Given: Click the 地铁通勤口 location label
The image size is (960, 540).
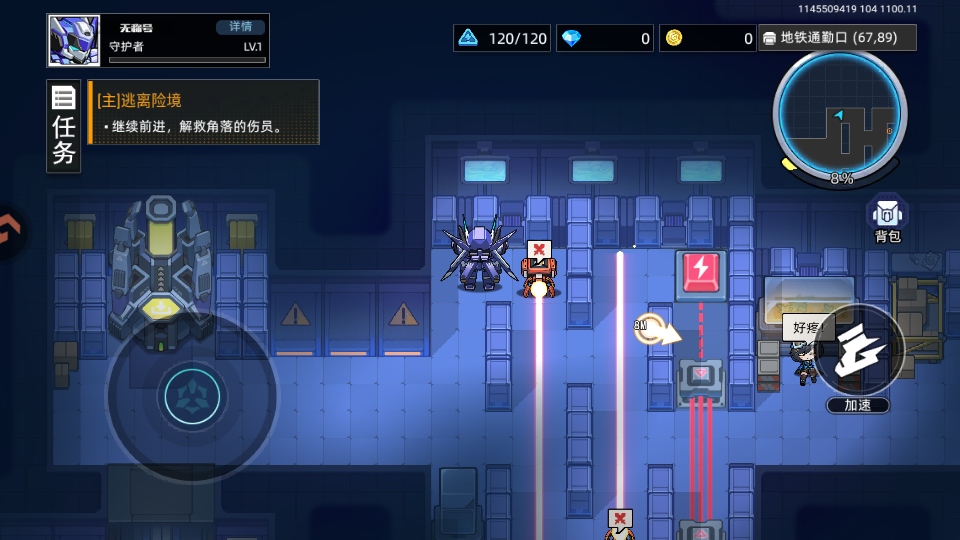Looking at the screenshot, I should (x=837, y=38).
